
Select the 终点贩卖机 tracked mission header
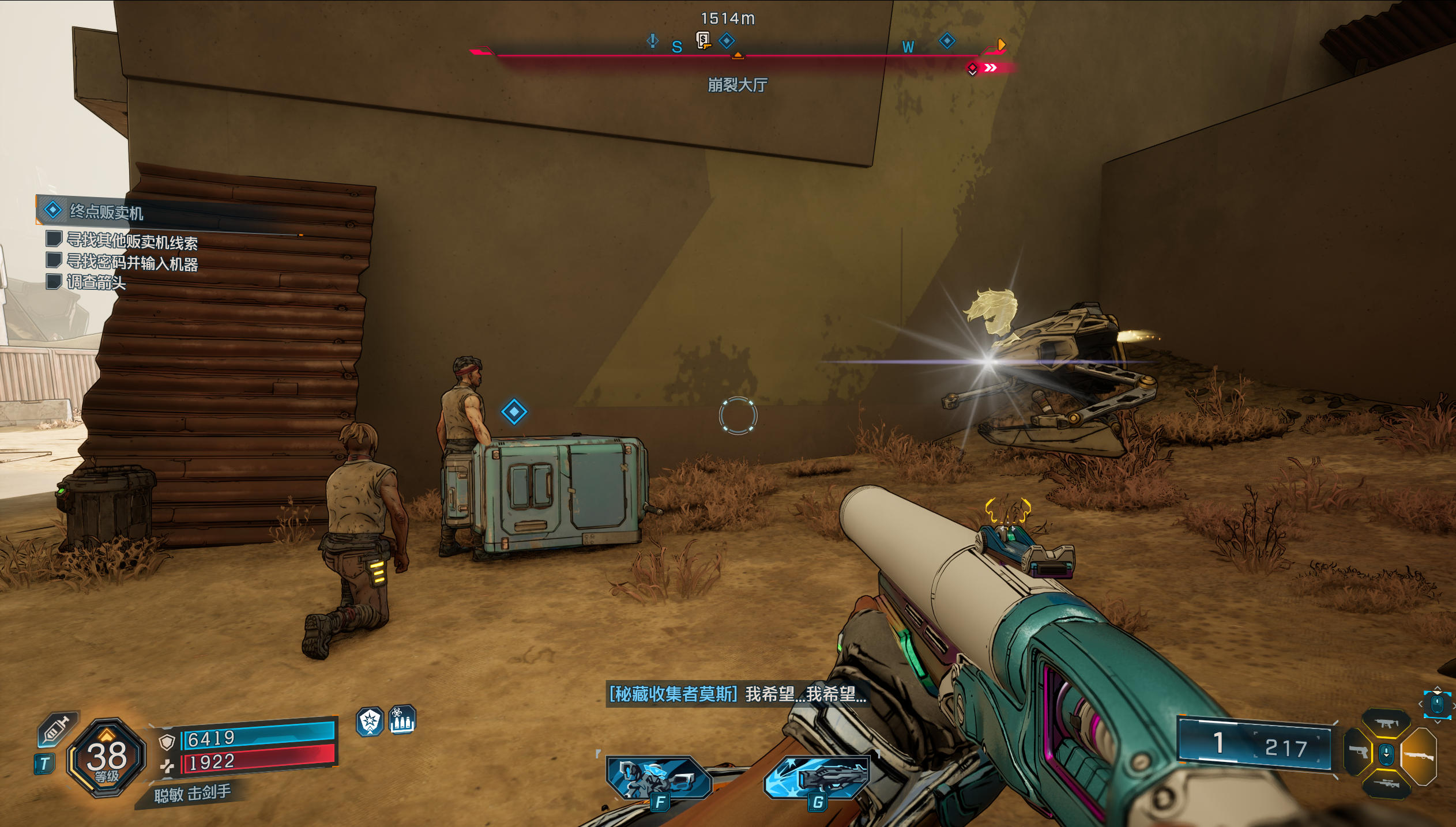click(x=106, y=212)
